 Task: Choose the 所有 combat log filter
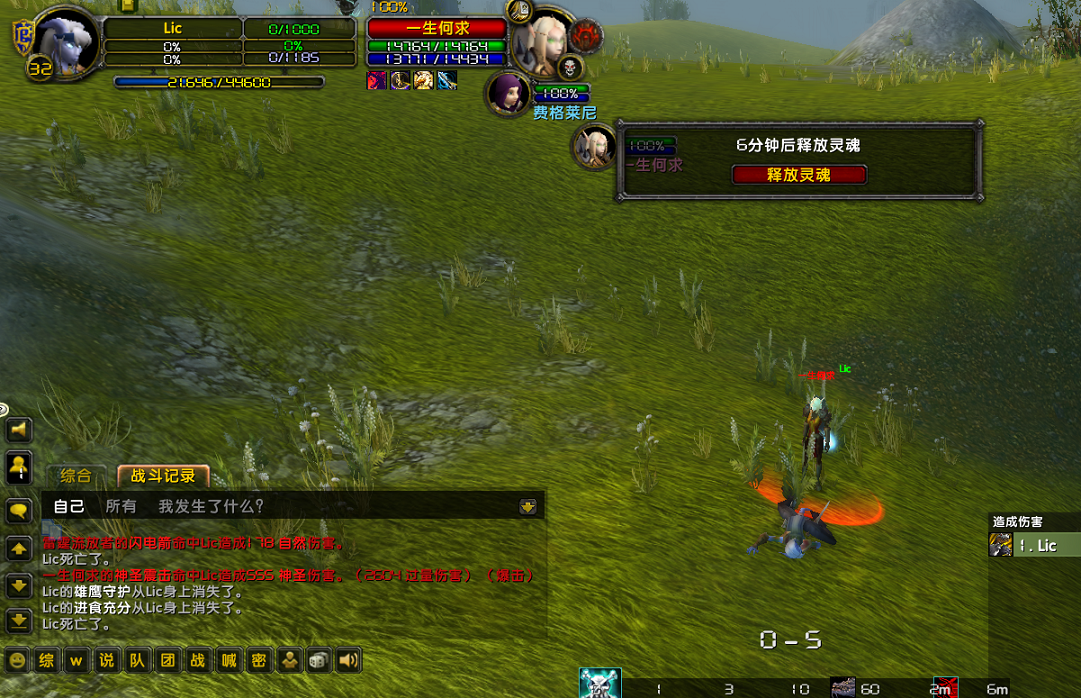tap(121, 506)
